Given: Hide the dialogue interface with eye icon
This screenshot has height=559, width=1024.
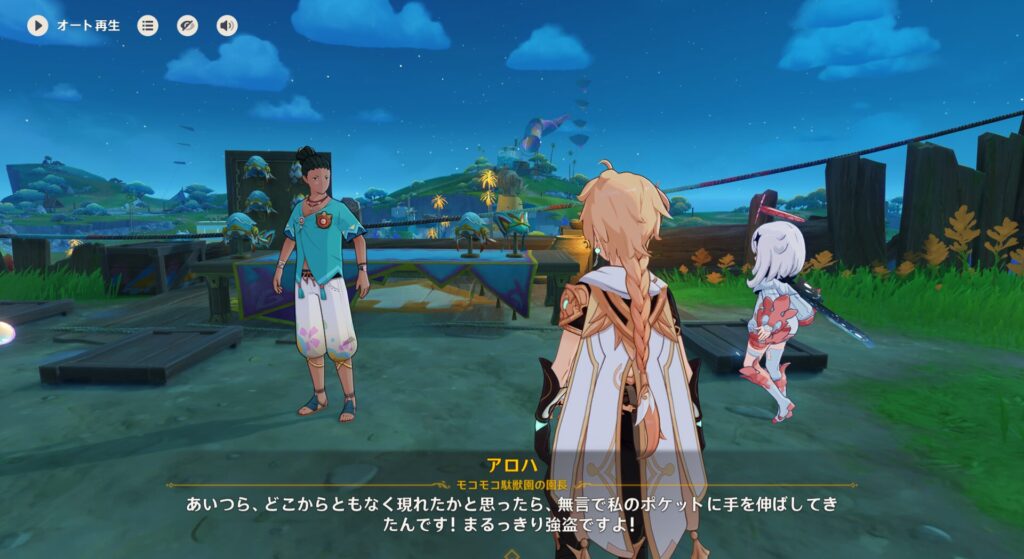Looking at the screenshot, I should click(x=188, y=26).
